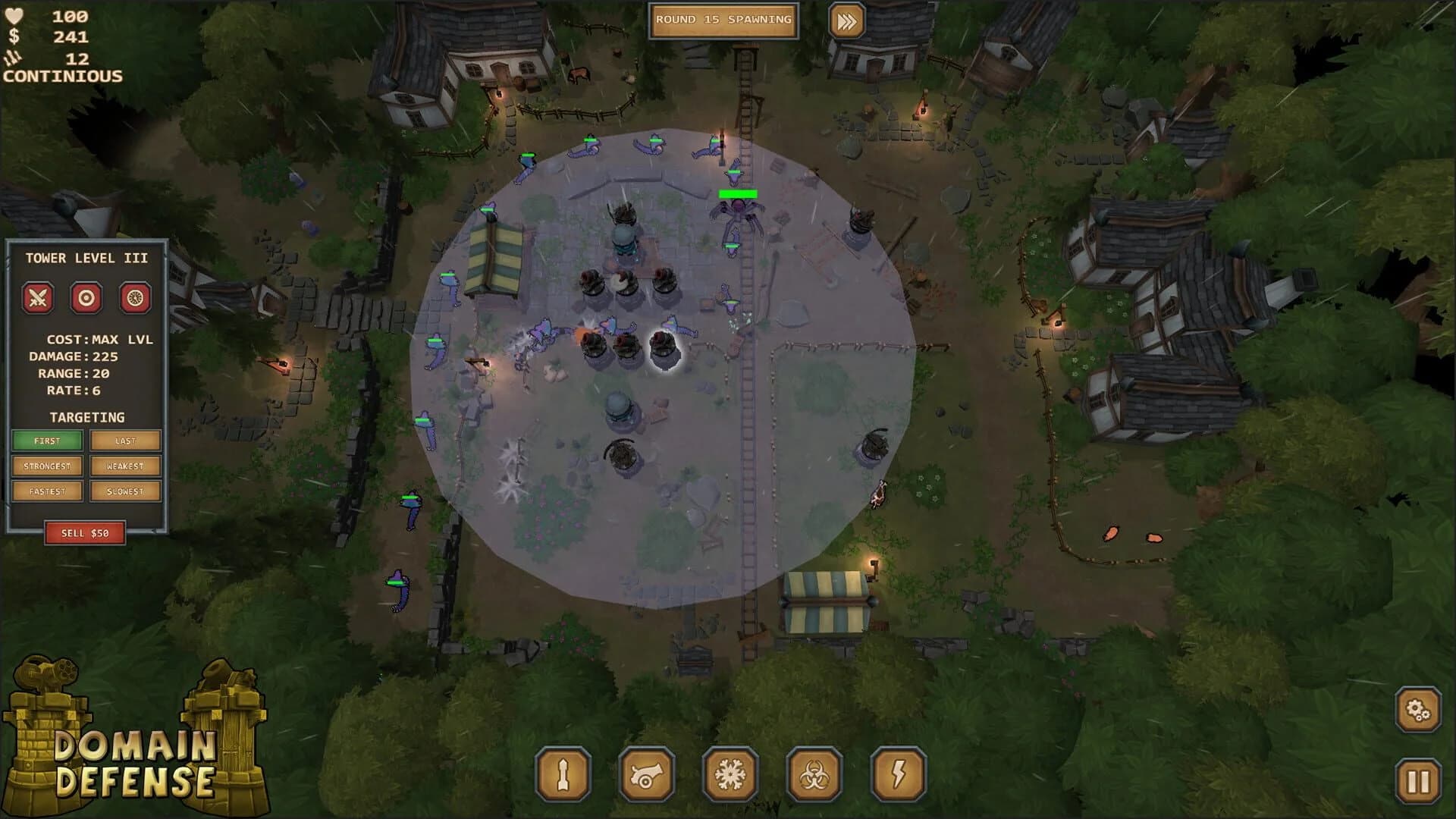
Task: Click the wheel fire-rate upgrade icon
Action: [135, 298]
